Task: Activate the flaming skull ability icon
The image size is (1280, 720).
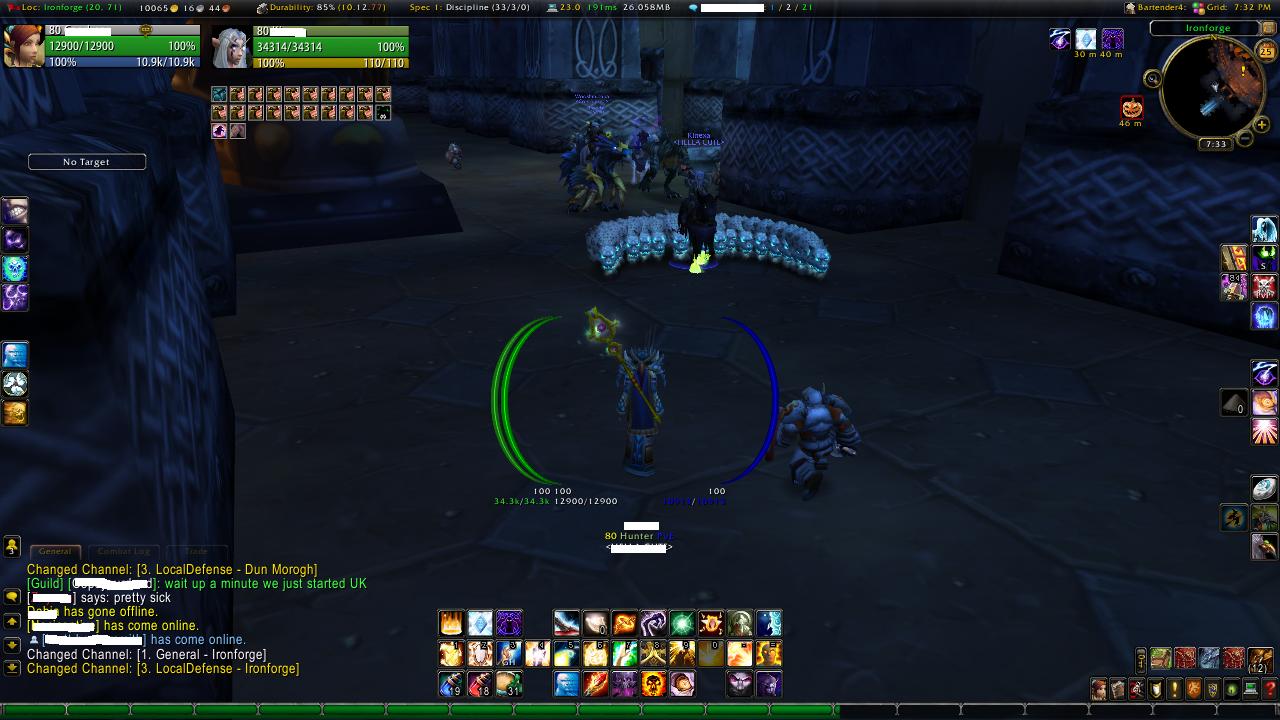Action: pyautogui.click(x=654, y=684)
